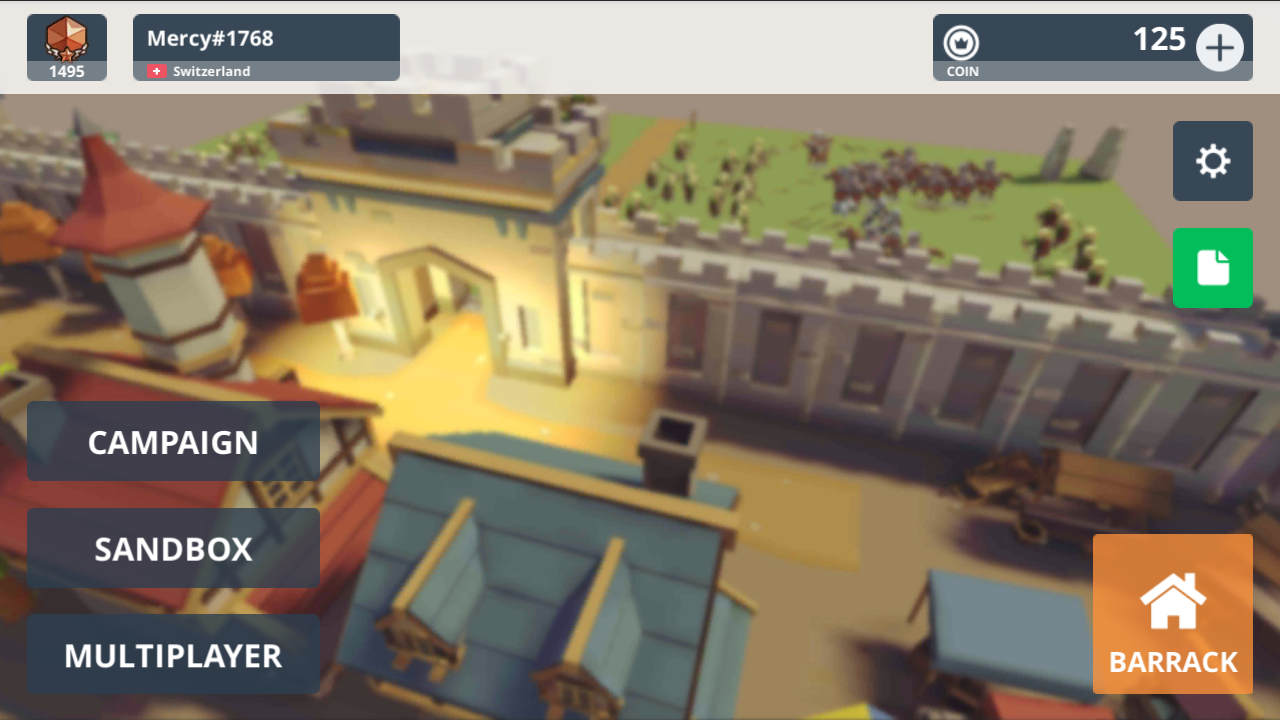Open the rating badge showing 1495
Image resolution: width=1280 pixels, height=720 pixels.
point(66,47)
